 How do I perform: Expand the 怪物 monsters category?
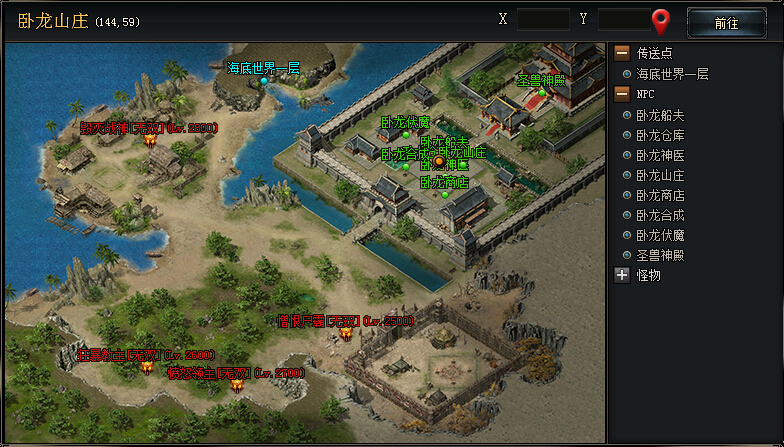coord(622,275)
